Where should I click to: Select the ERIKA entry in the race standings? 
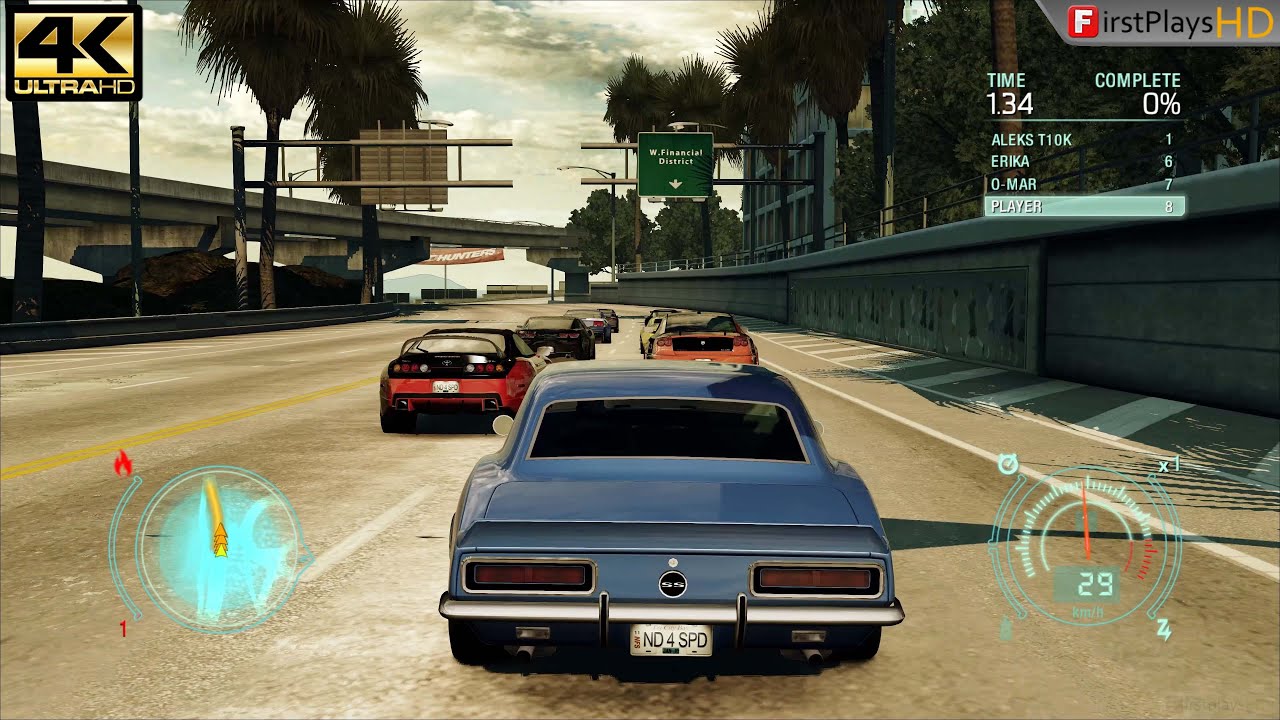click(1013, 161)
